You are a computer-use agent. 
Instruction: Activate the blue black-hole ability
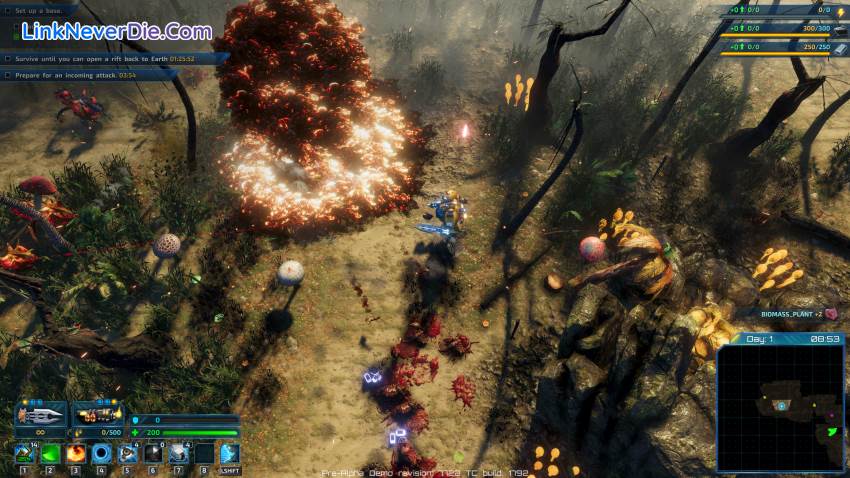click(102, 454)
